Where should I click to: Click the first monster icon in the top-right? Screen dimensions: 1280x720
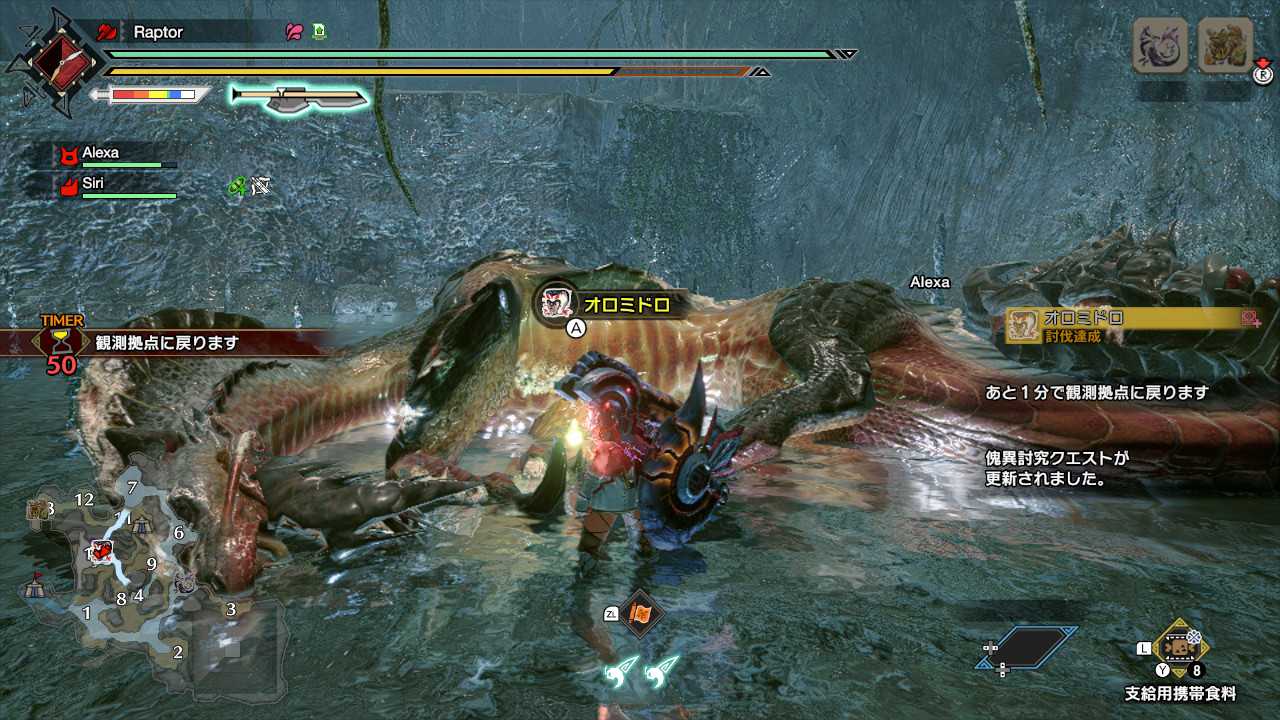1160,46
